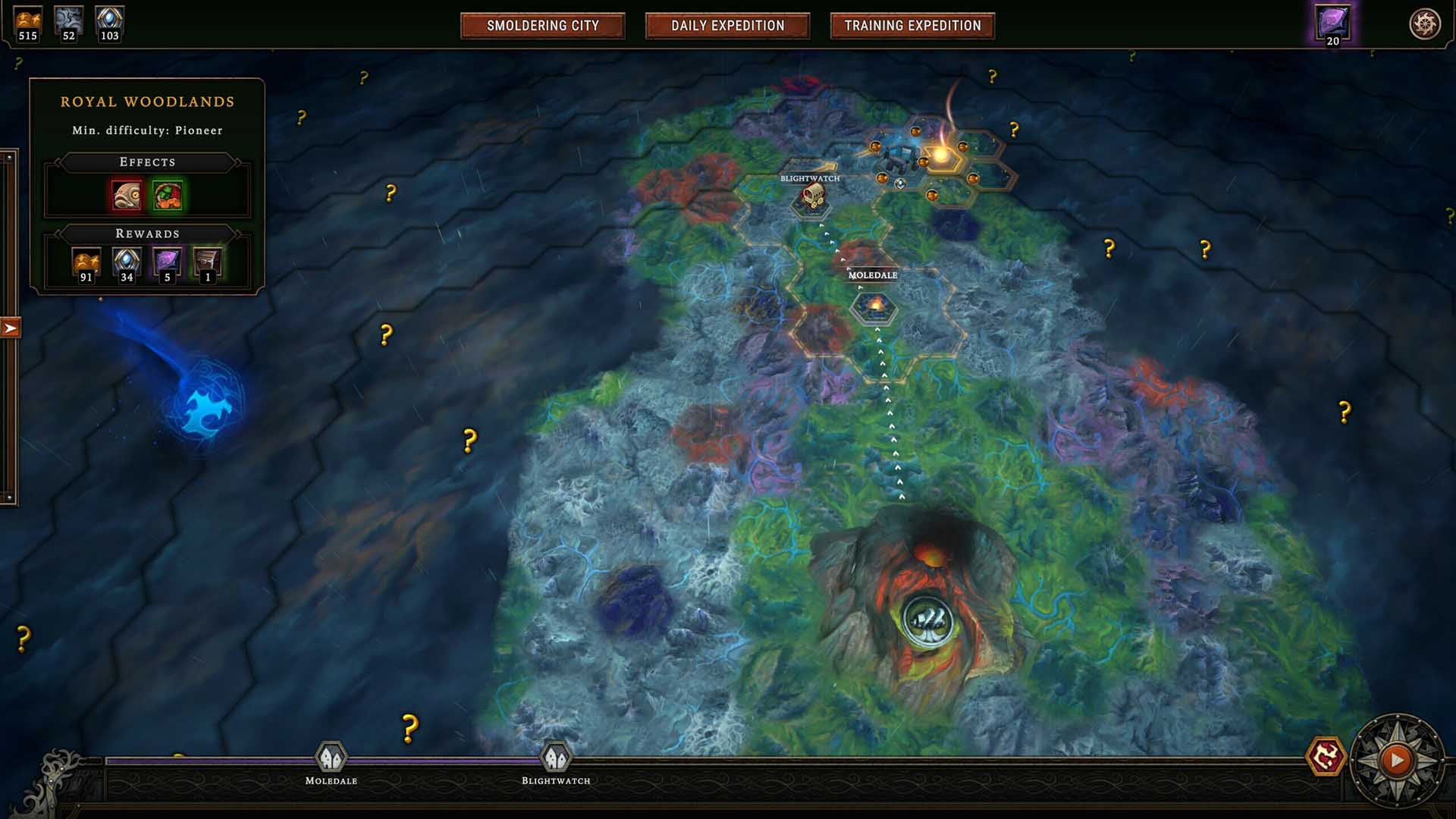Switch to the Daily Expedition tab
This screenshot has width=1456, height=819.
click(727, 25)
